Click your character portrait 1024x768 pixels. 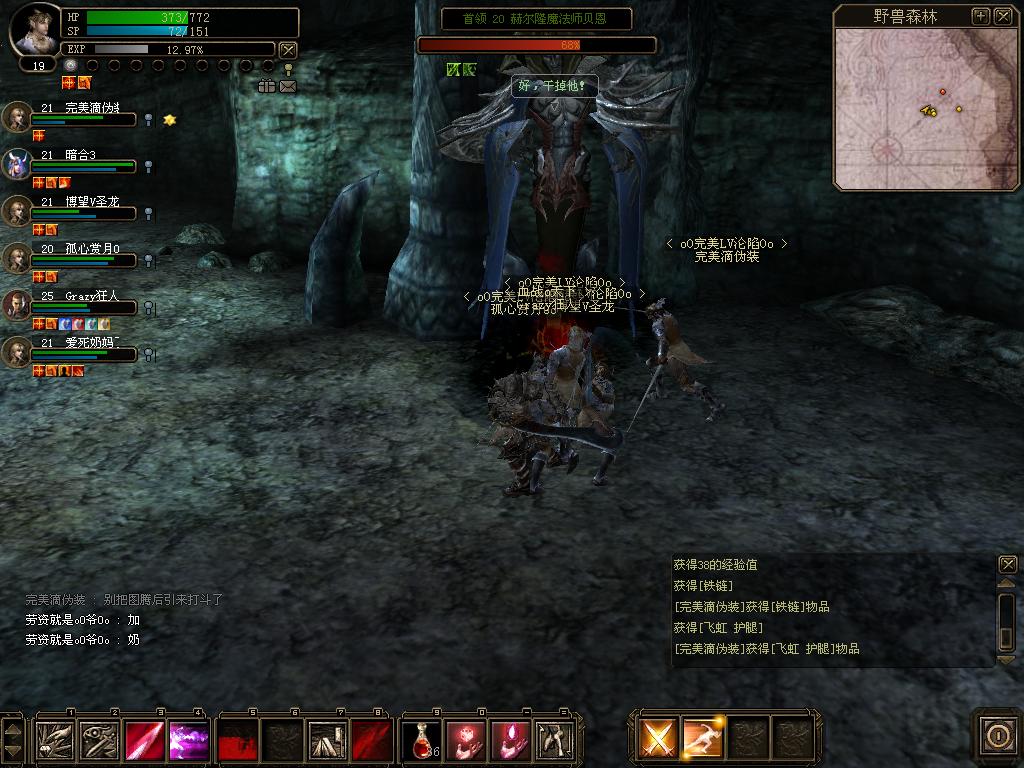coord(35,30)
